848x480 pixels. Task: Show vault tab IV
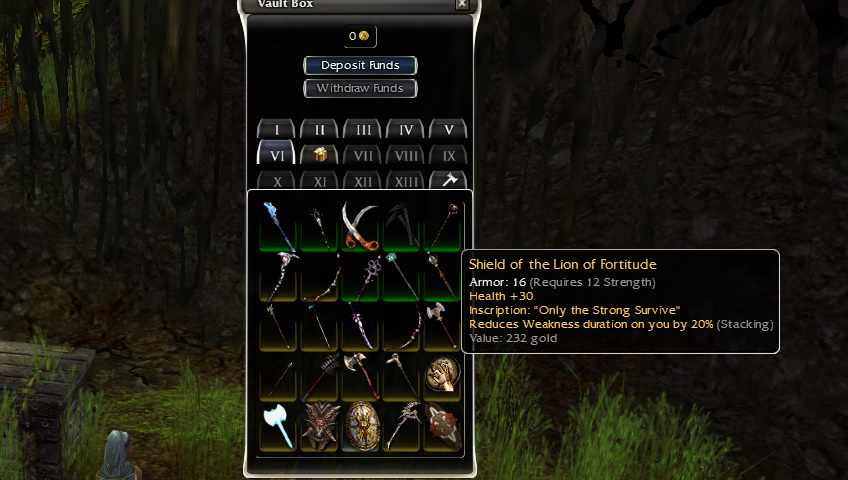405,130
